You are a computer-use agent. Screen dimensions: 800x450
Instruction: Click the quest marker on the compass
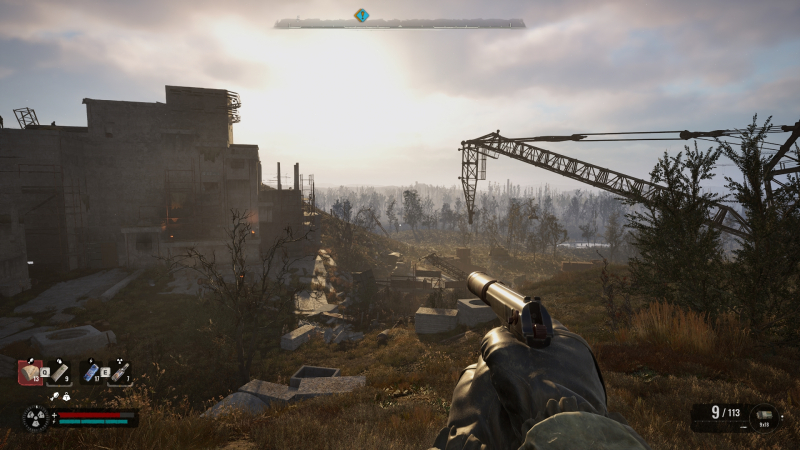[x=361, y=15]
